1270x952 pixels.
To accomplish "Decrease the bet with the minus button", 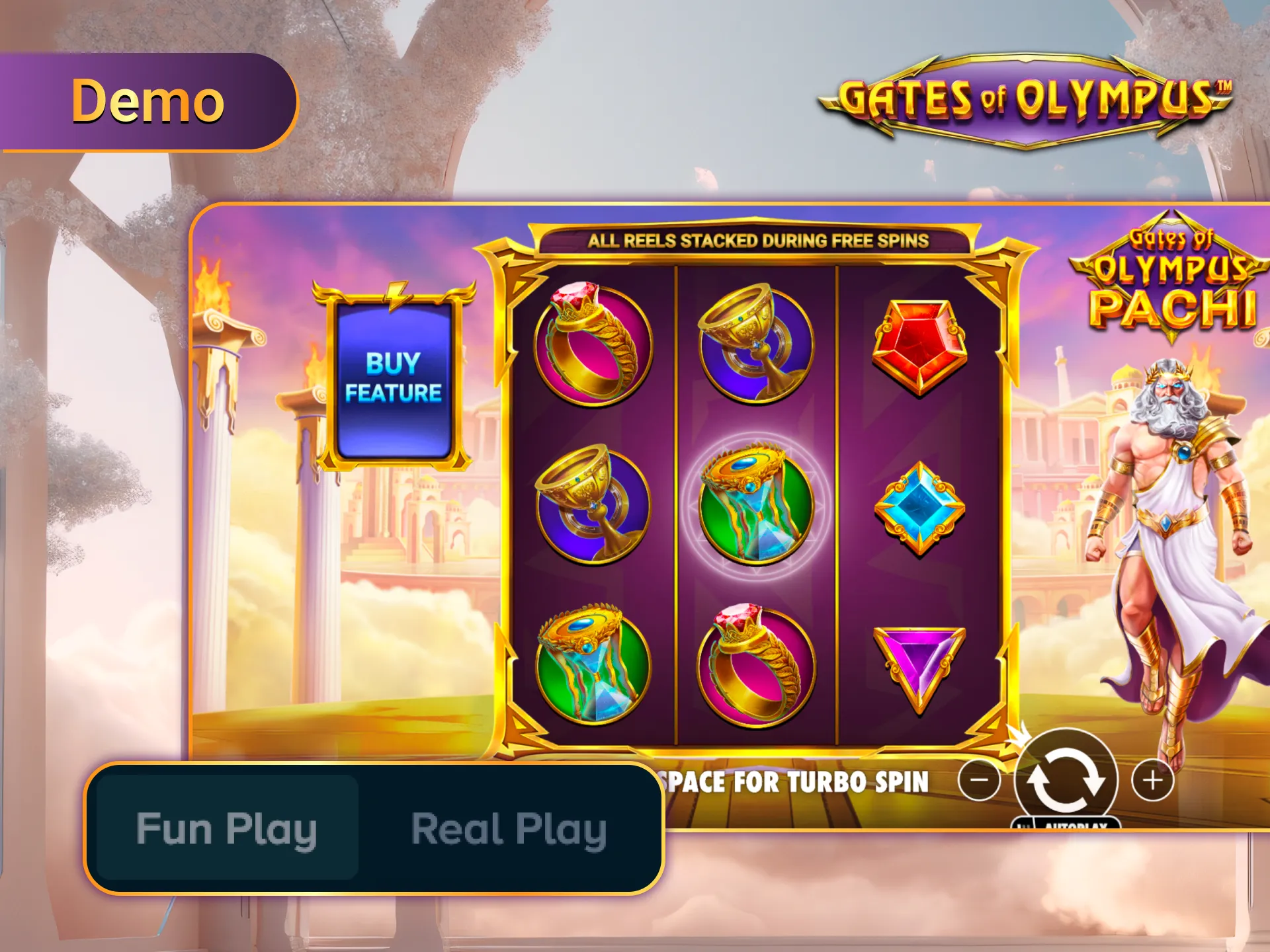I will point(979,779).
